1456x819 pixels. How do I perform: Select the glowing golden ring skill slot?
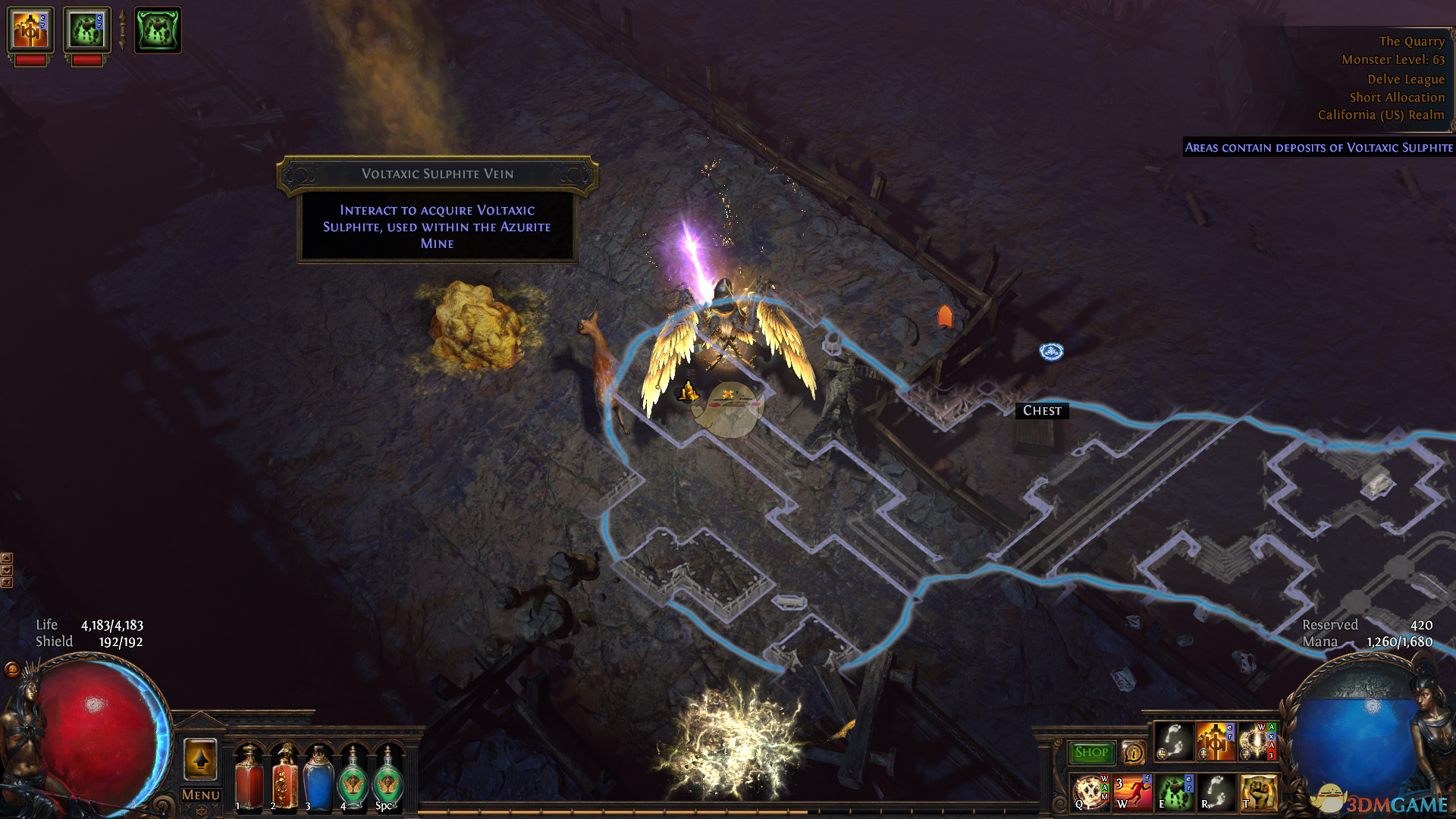tap(1258, 741)
